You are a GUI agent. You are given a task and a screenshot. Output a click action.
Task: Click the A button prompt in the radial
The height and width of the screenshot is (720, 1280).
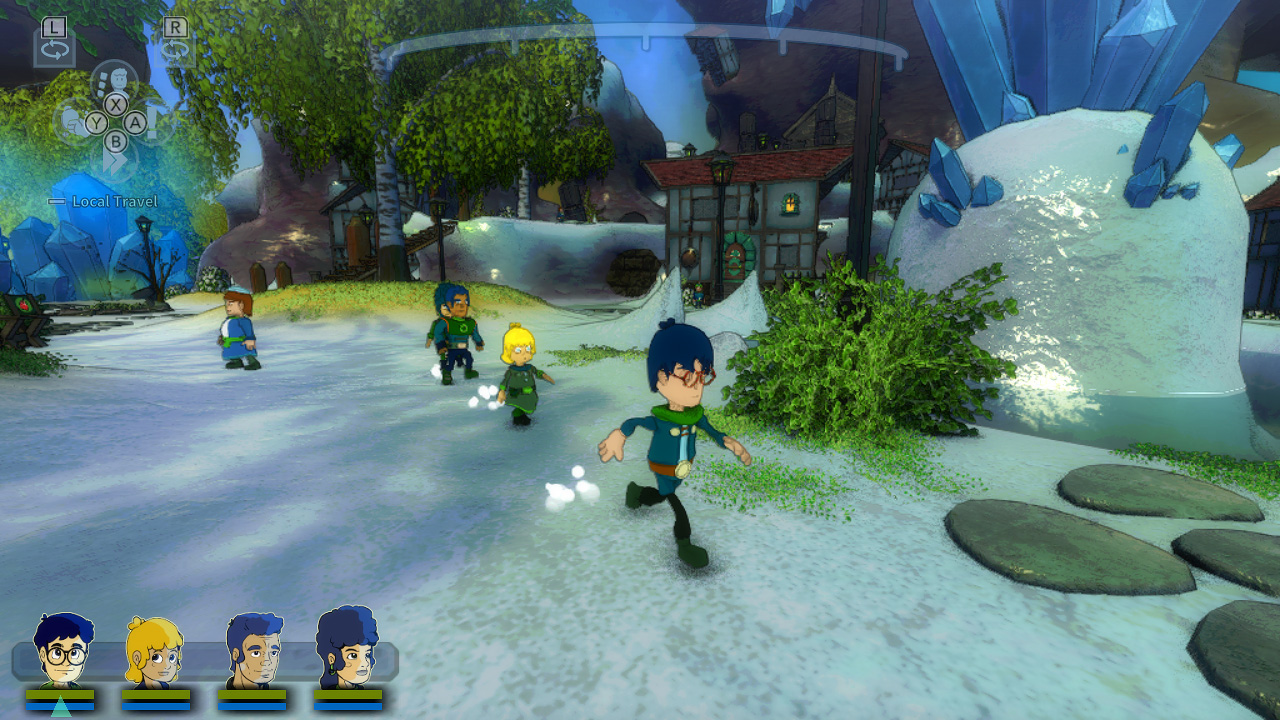pyautogui.click(x=134, y=124)
